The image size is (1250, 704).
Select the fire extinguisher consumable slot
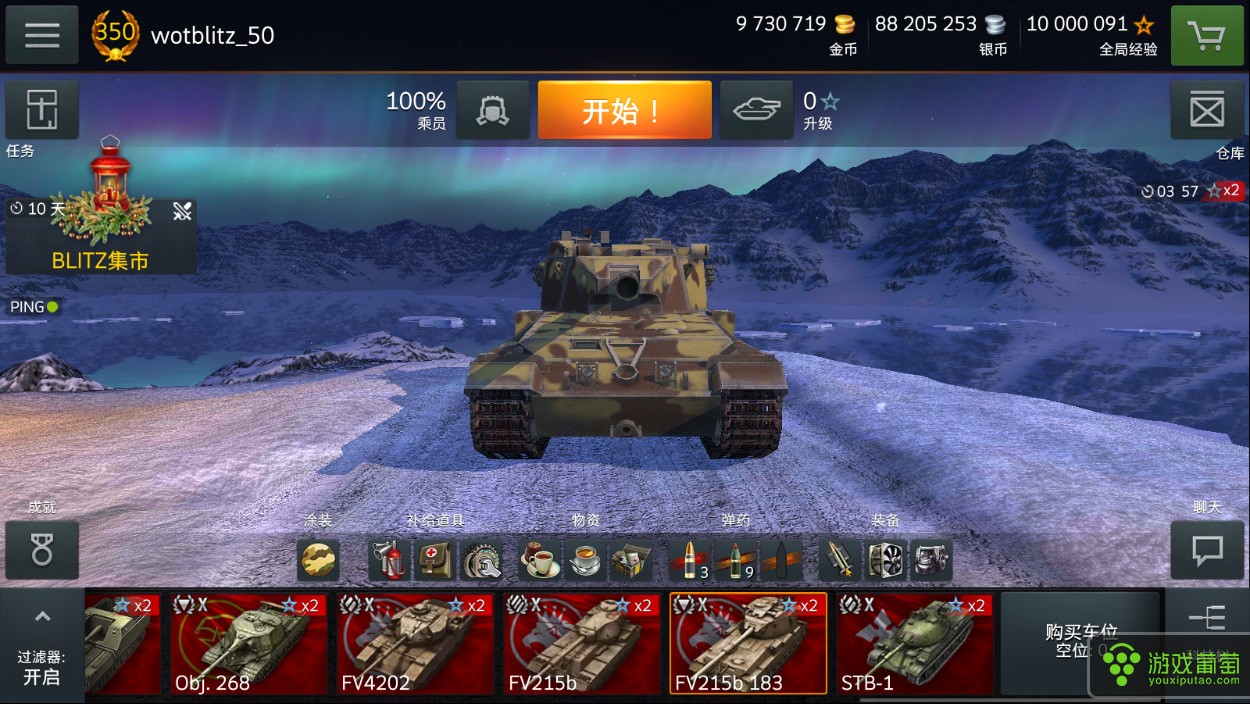(x=389, y=560)
